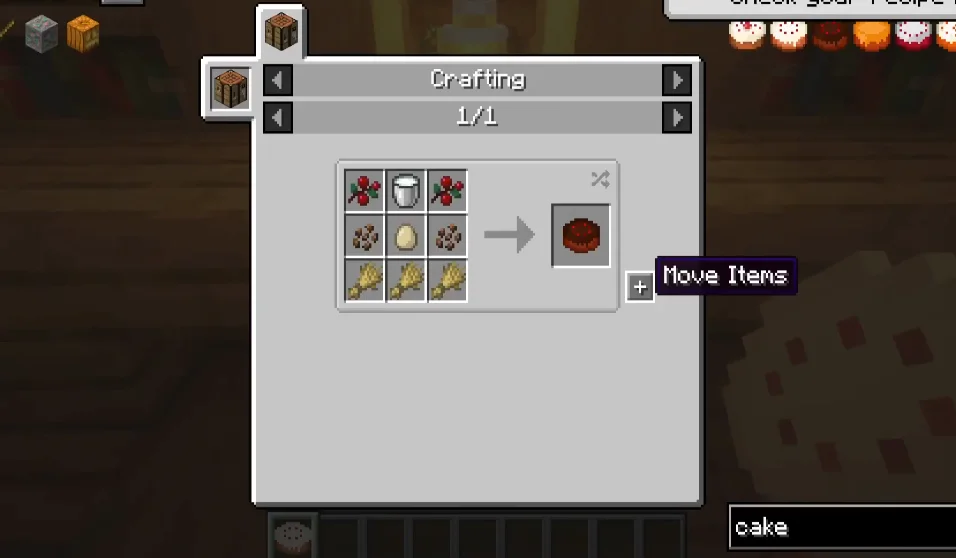Screen dimensions: 956x558
Task: Select the hotbar slot holding the cookie
Action: coord(294,537)
